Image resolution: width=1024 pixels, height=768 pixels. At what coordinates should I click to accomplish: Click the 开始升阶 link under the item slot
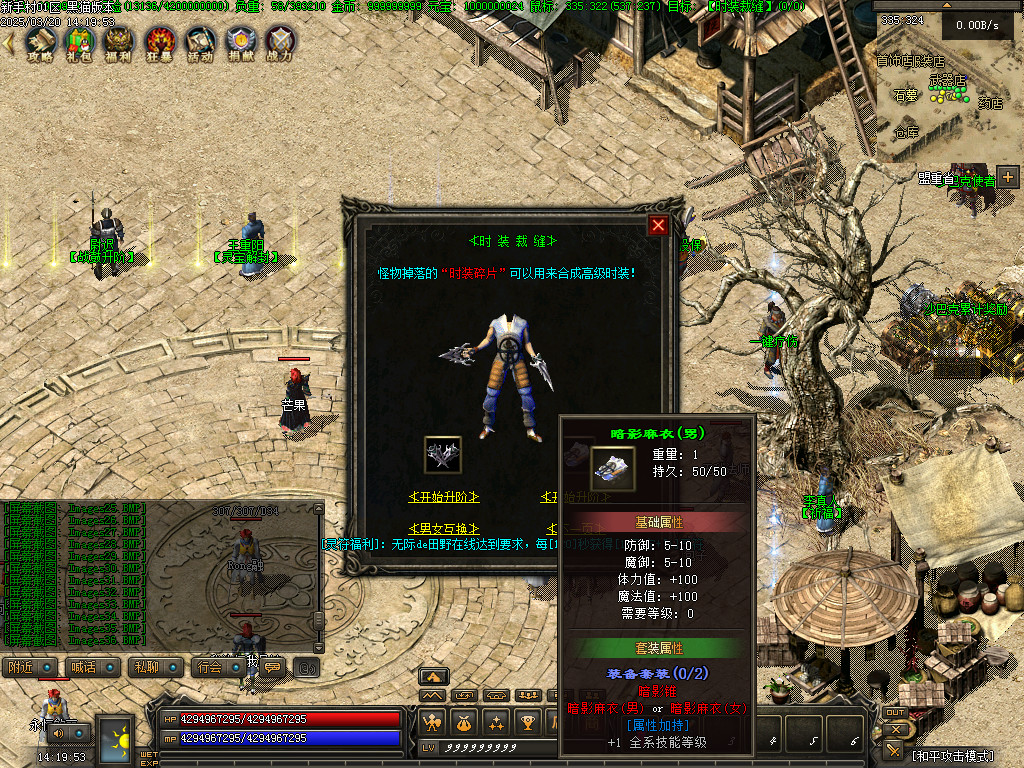coord(444,497)
